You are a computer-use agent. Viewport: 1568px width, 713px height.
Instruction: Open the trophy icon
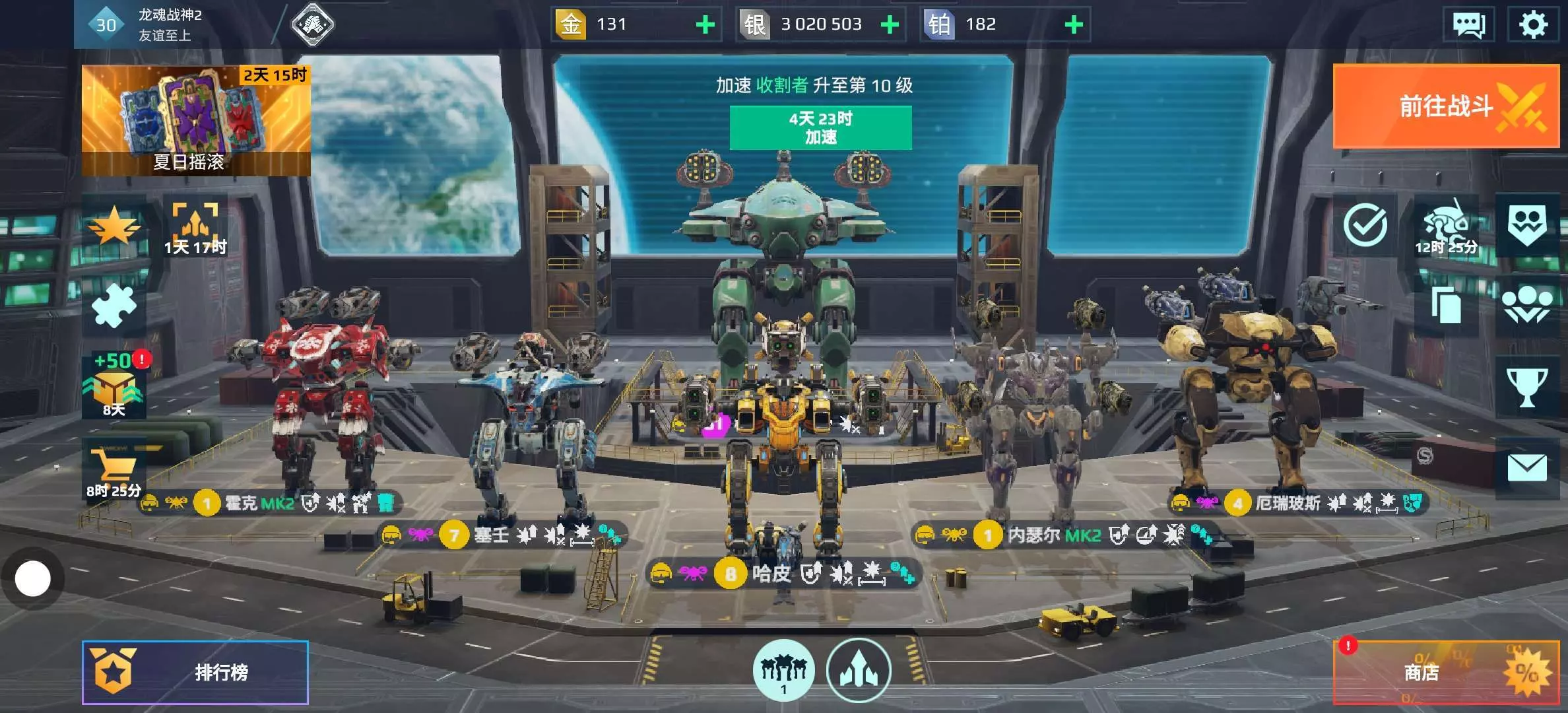(1526, 387)
